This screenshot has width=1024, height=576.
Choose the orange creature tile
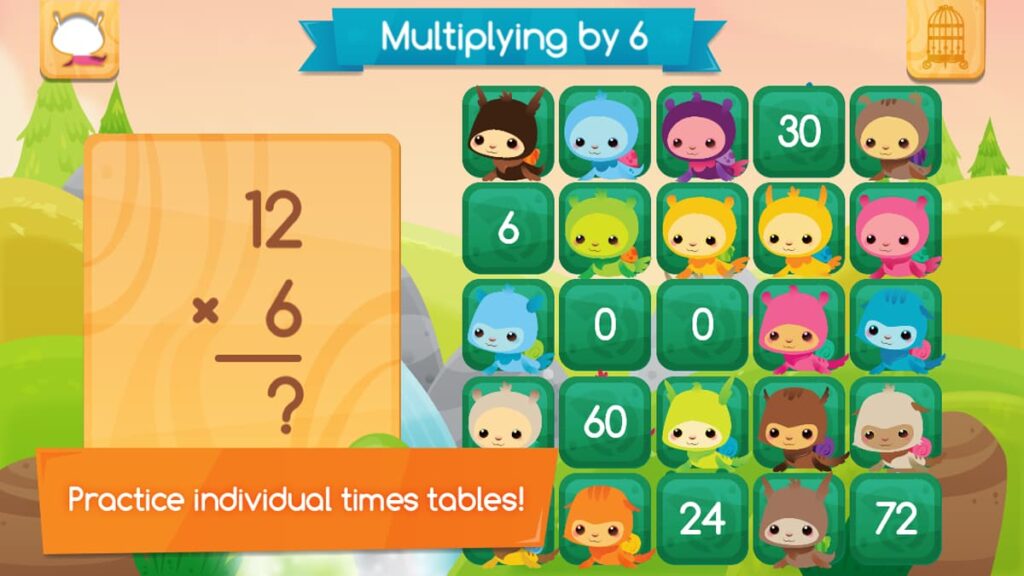(605, 519)
